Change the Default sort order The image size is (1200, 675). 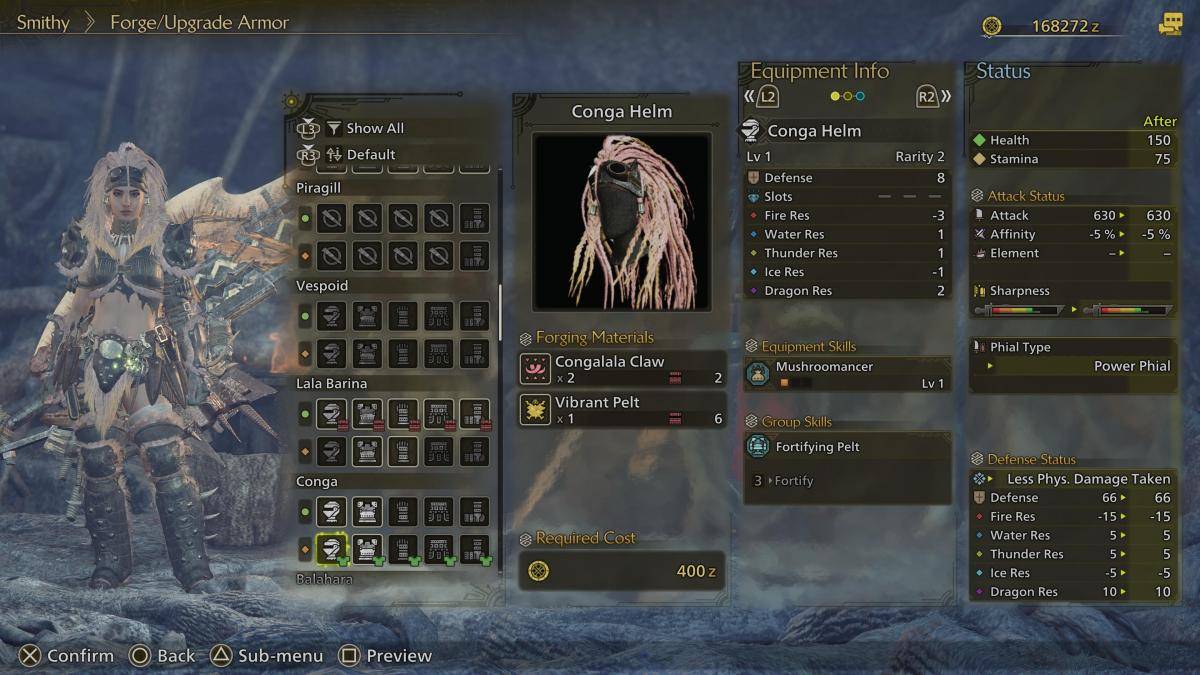coord(370,154)
